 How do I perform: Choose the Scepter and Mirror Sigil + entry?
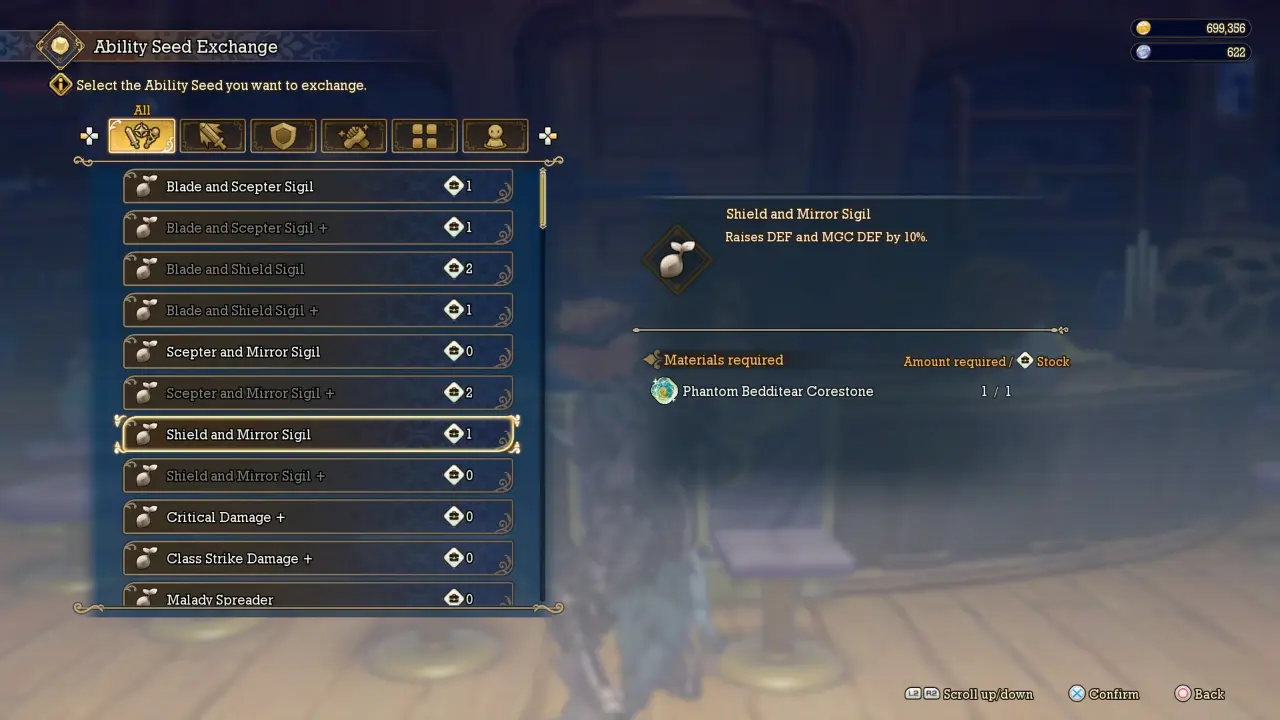tap(317, 392)
